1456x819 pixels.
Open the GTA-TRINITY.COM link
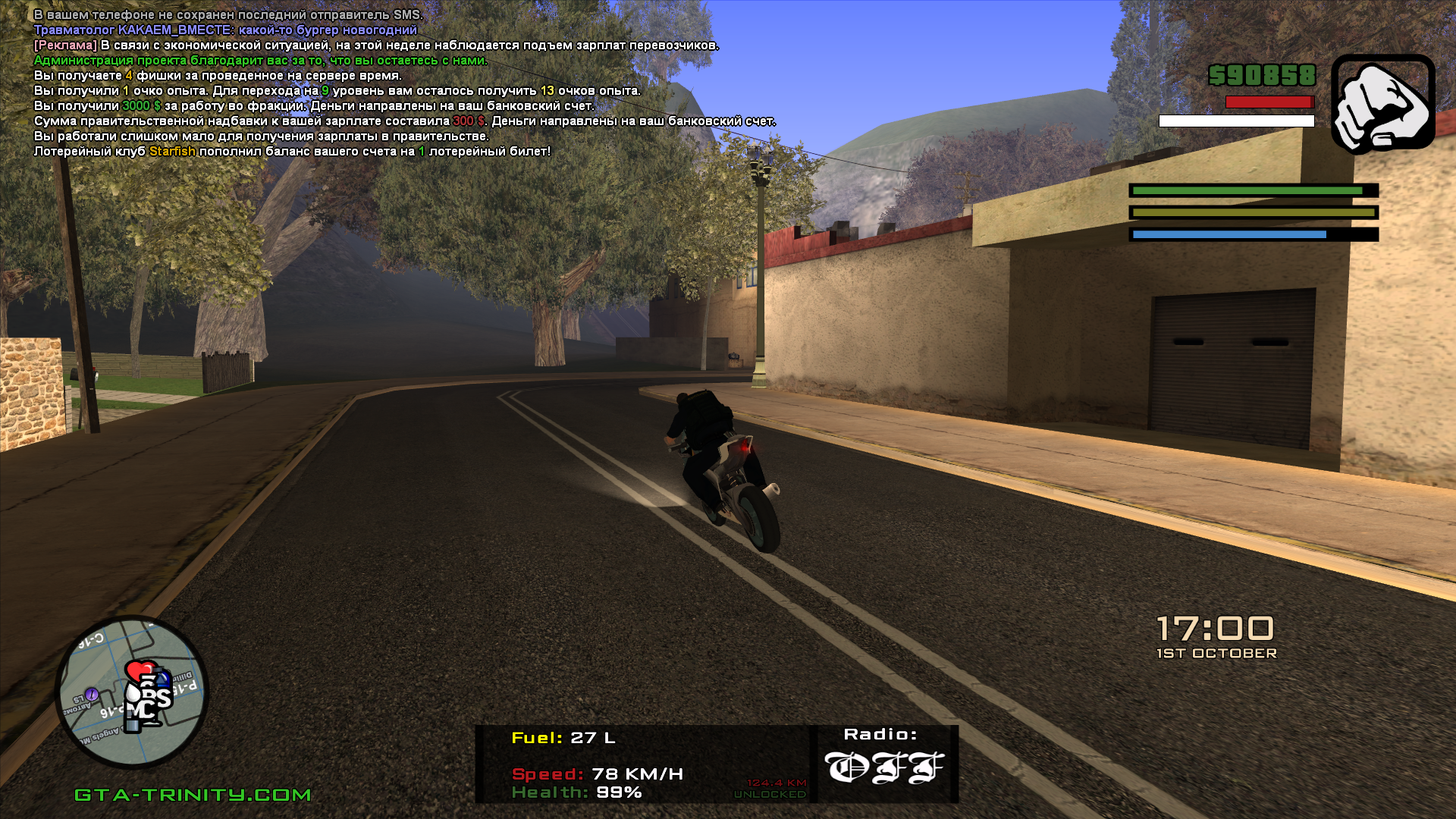point(193,795)
